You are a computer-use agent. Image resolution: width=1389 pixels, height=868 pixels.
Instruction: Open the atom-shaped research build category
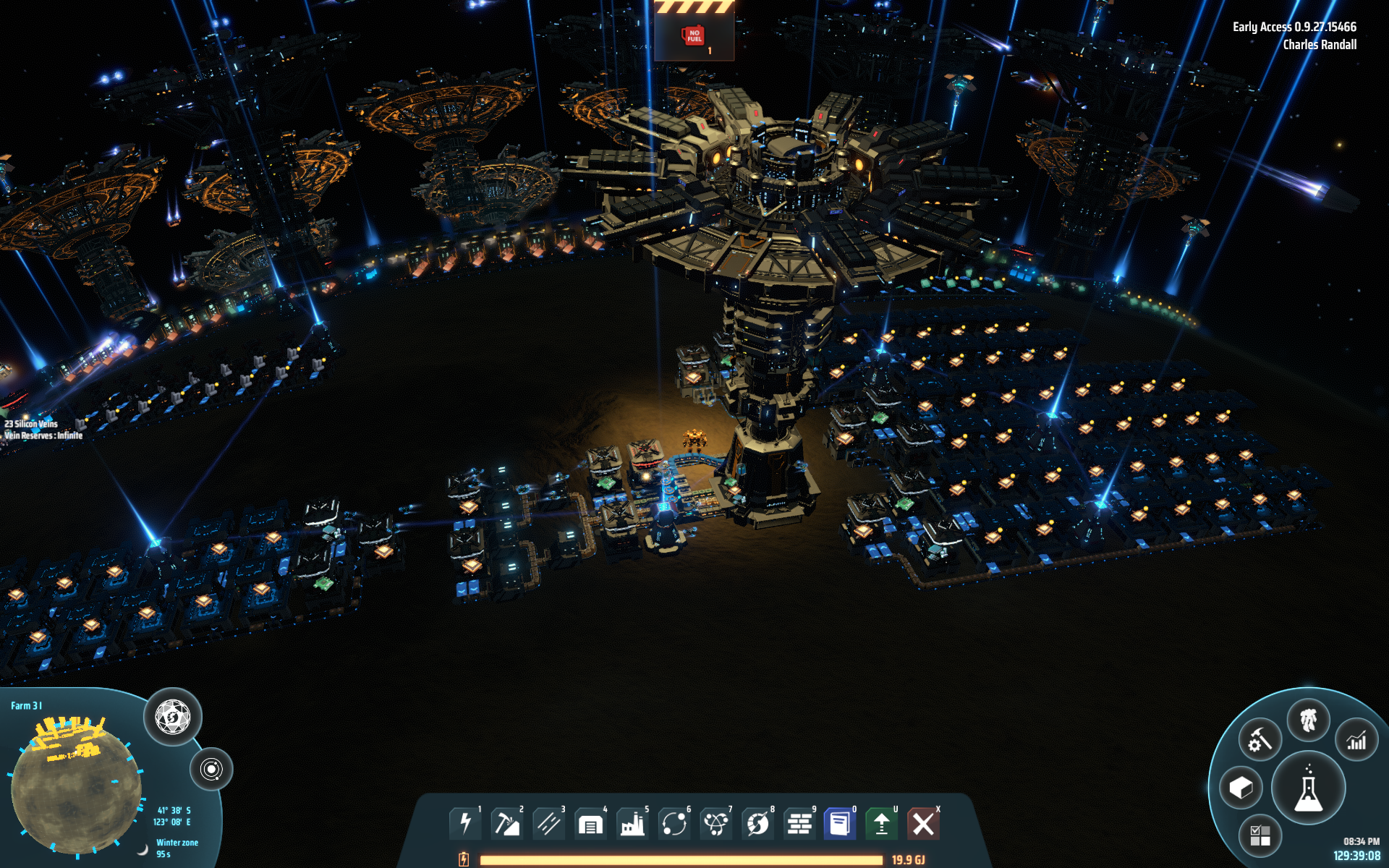tap(715, 824)
